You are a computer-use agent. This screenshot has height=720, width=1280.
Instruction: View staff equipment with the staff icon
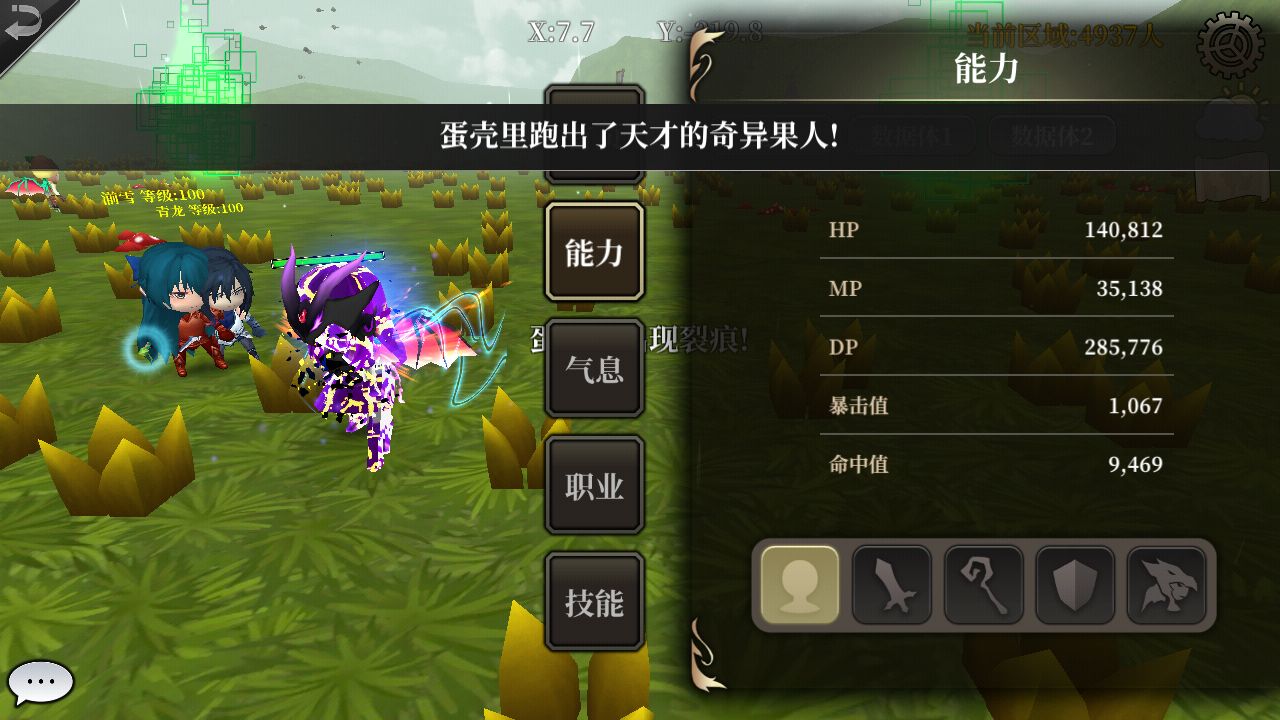[x=982, y=588]
